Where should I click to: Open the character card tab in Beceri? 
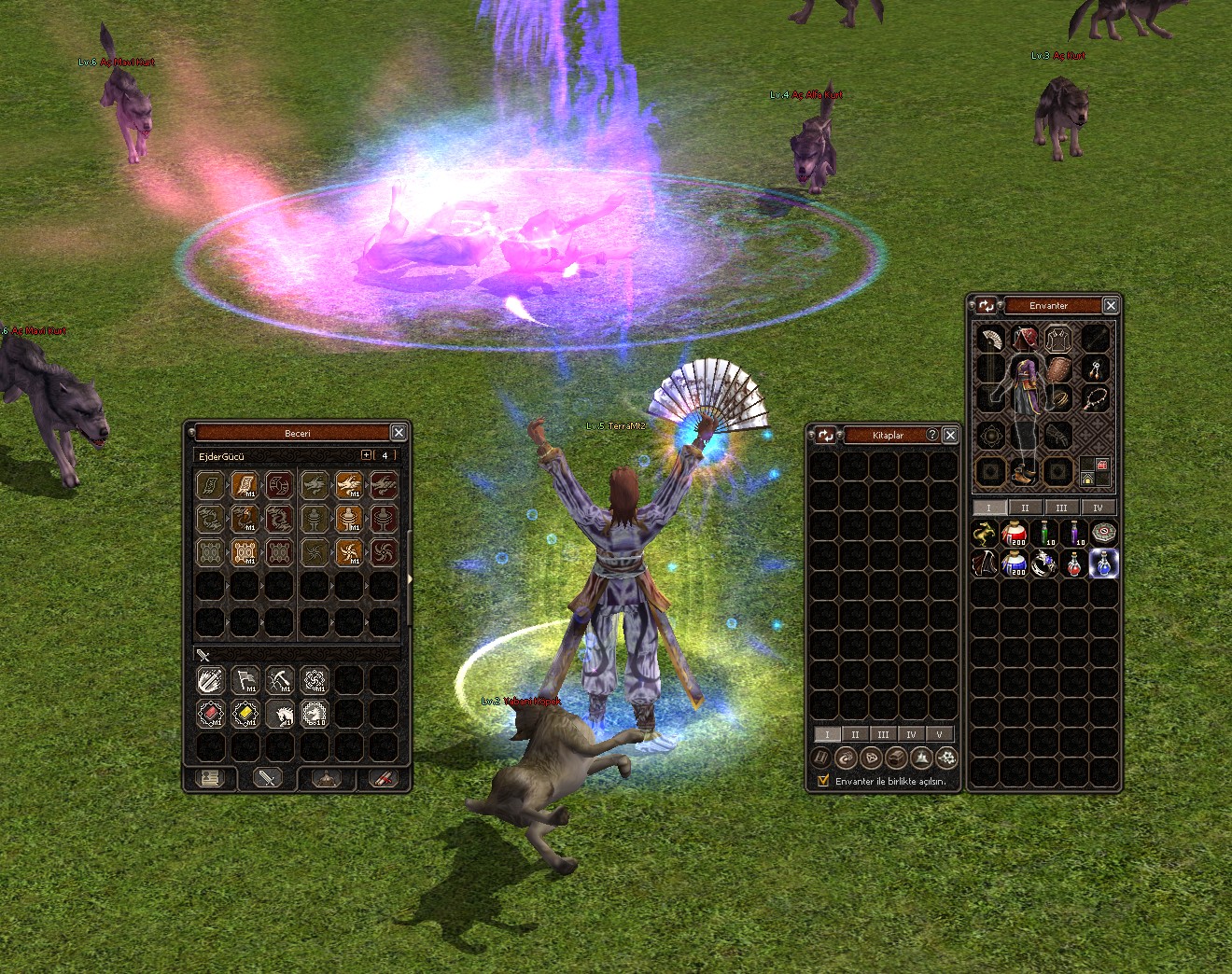click(210, 778)
